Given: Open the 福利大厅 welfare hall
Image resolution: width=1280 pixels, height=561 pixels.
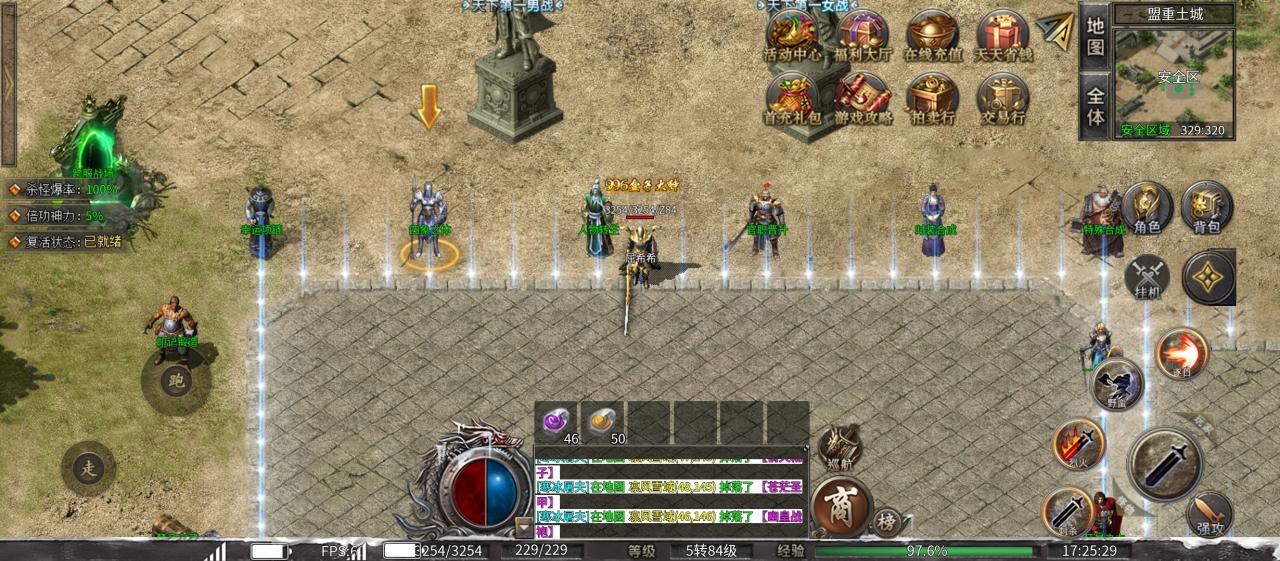Looking at the screenshot, I should point(862,35).
